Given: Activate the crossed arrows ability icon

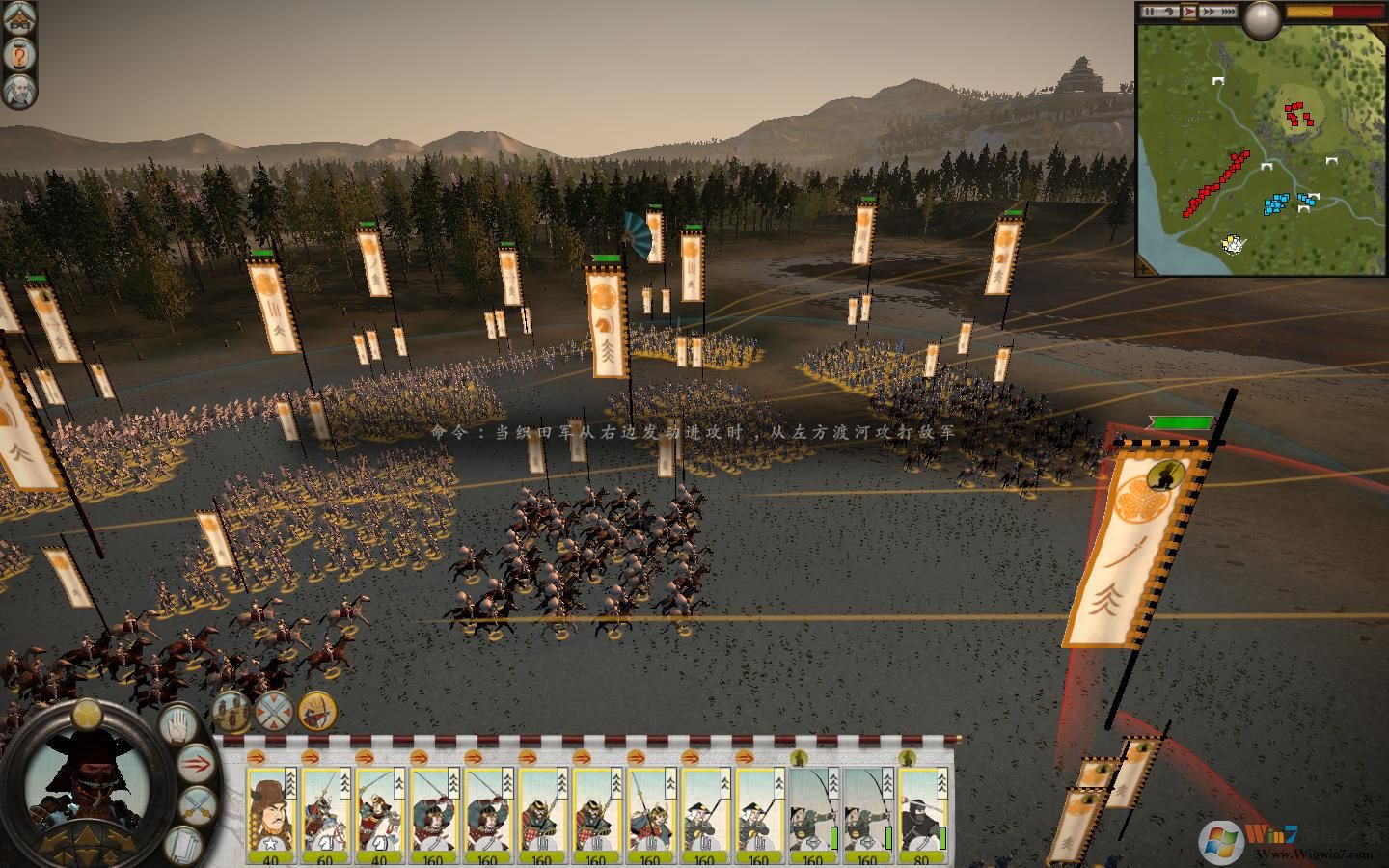Looking at the screenshot, I should (x=275, y=711).
